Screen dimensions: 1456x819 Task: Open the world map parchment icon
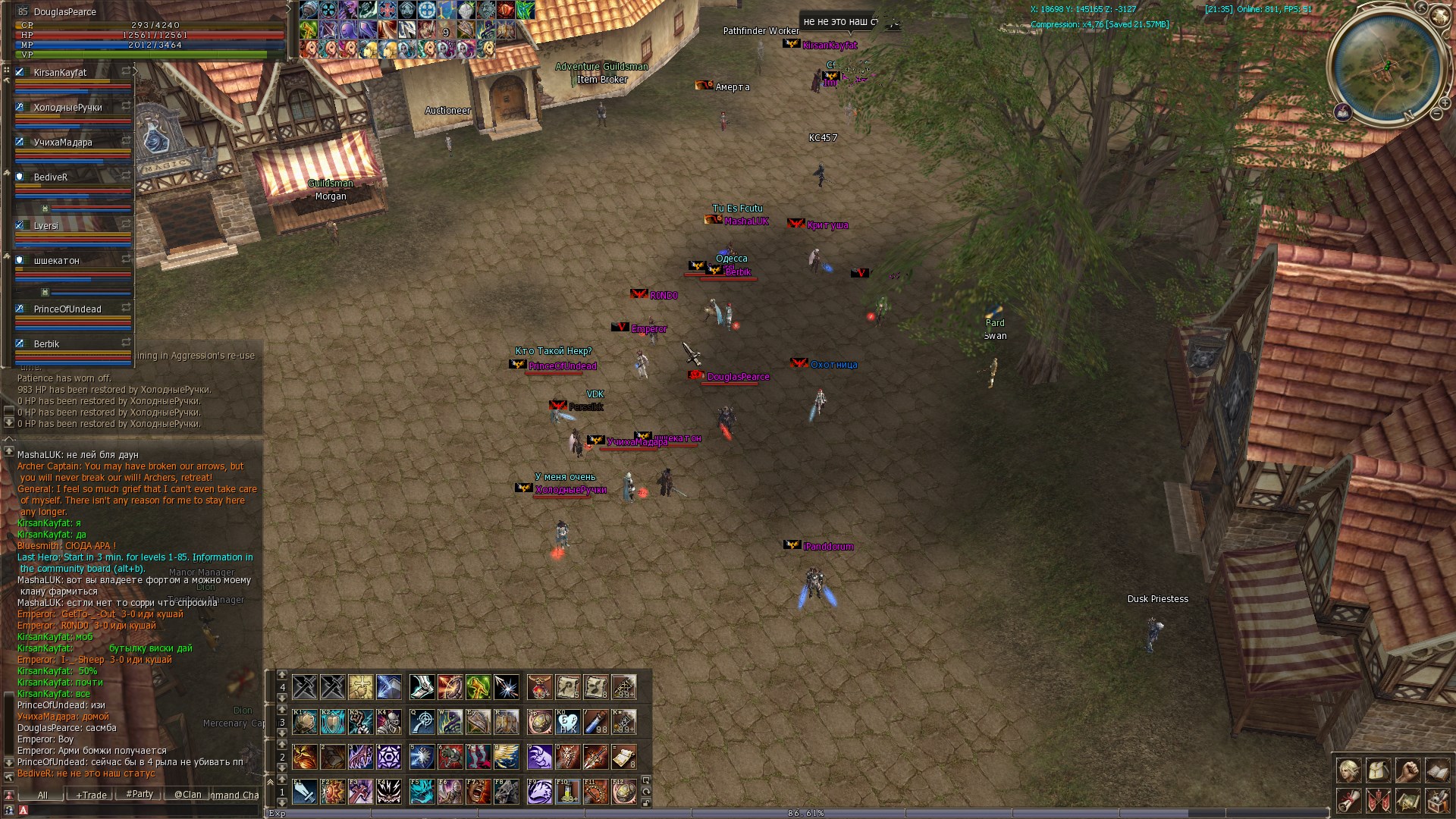point(1407,800)
